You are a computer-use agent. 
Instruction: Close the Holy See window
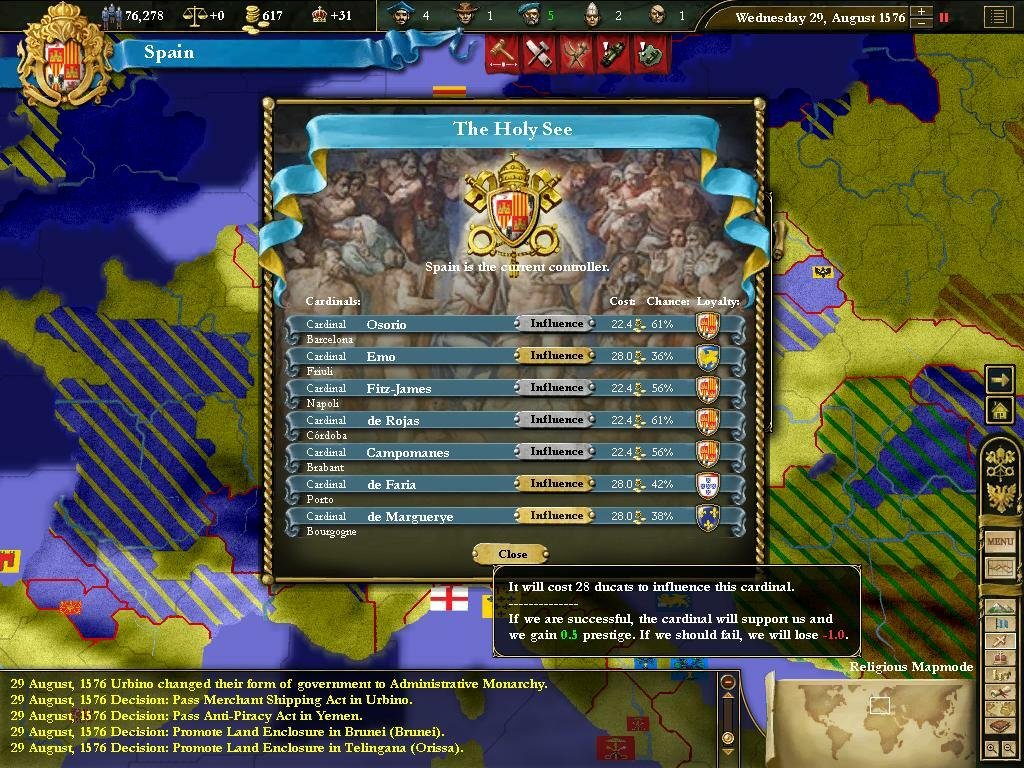click(x=512, y=554)
